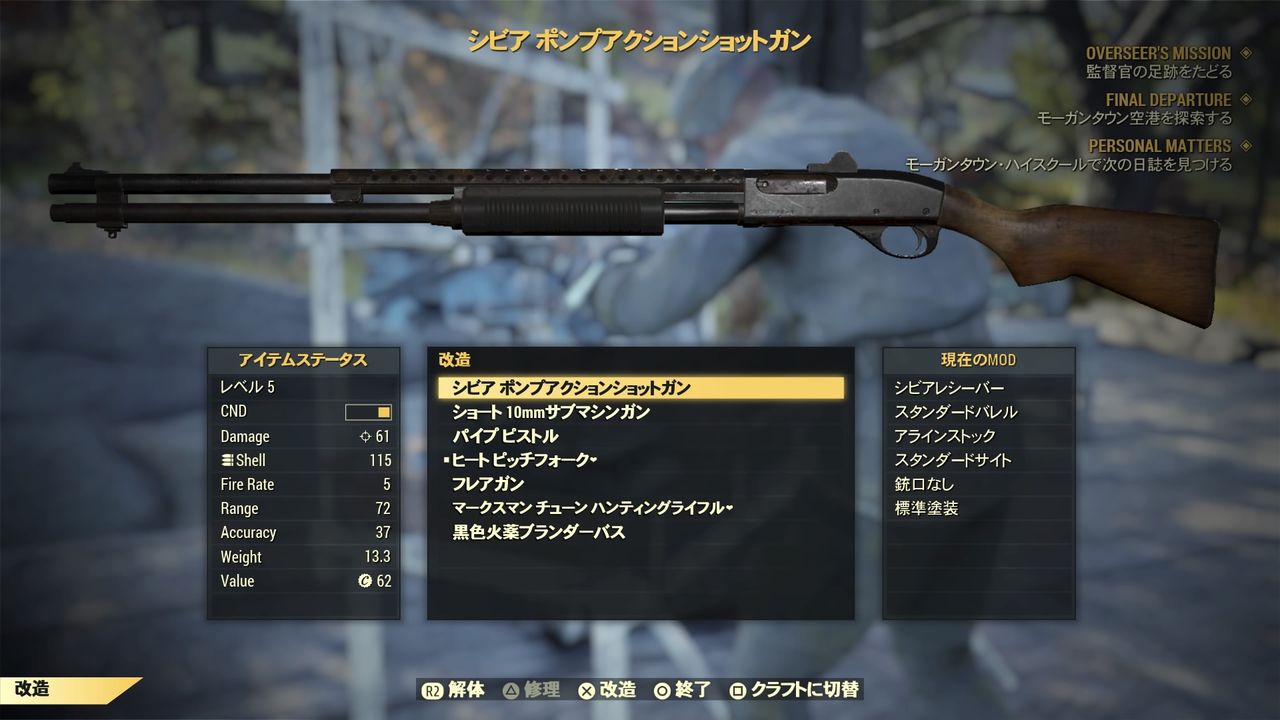Click the Damage crosshair icon in stats
1280x720 pixels.
[x=363, y=436]
